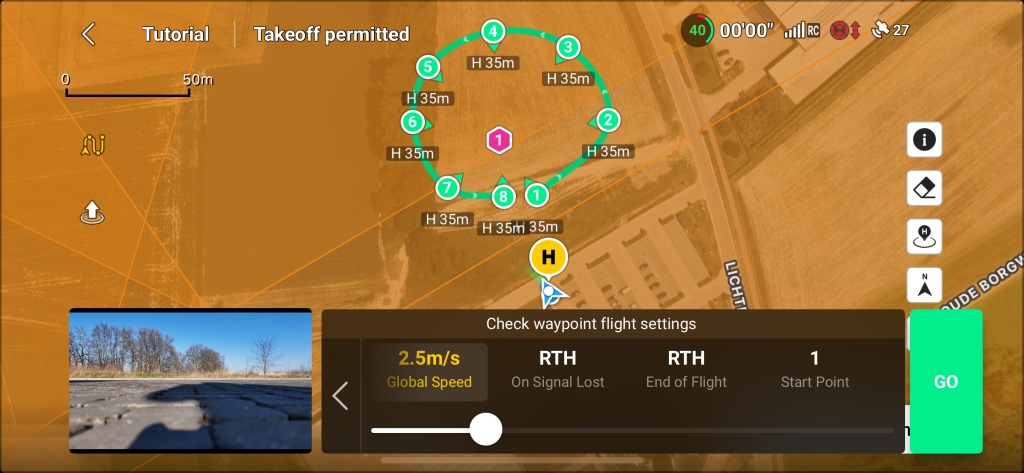Show flight info with the i icon

point(924,140)
